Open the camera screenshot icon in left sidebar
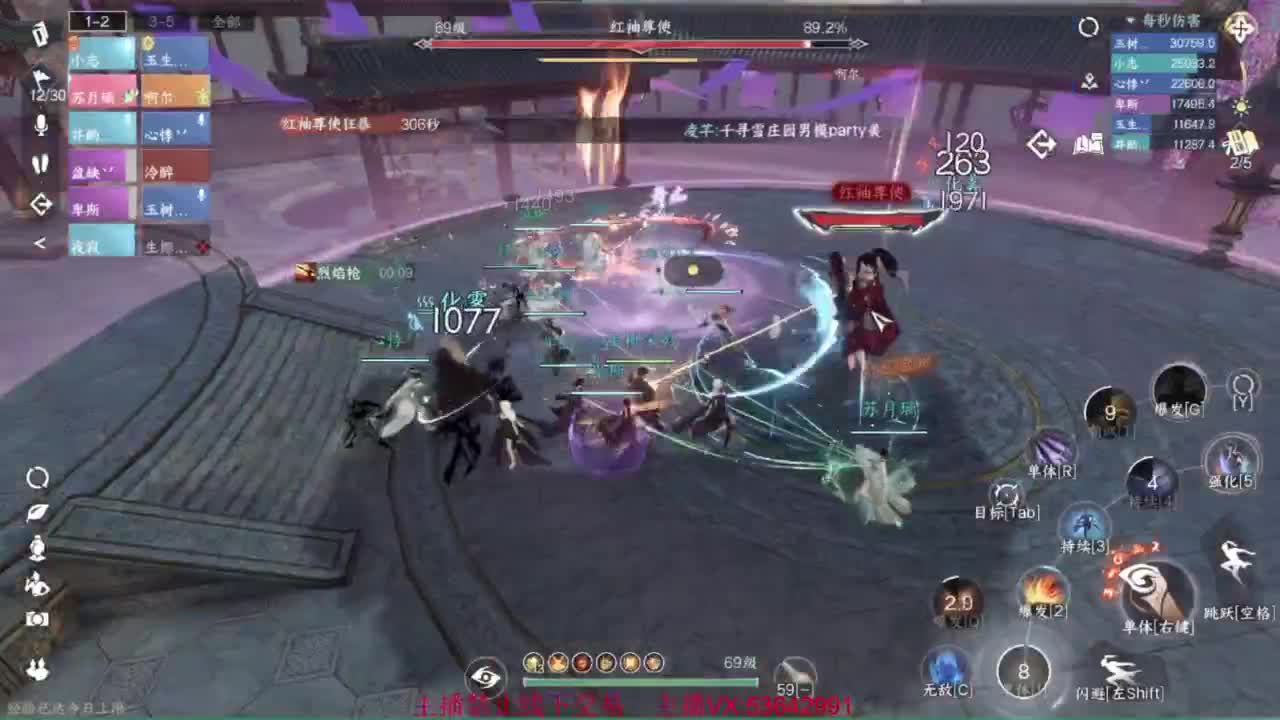The height and width of the screenshot is (720, 1280). point(35,618)
